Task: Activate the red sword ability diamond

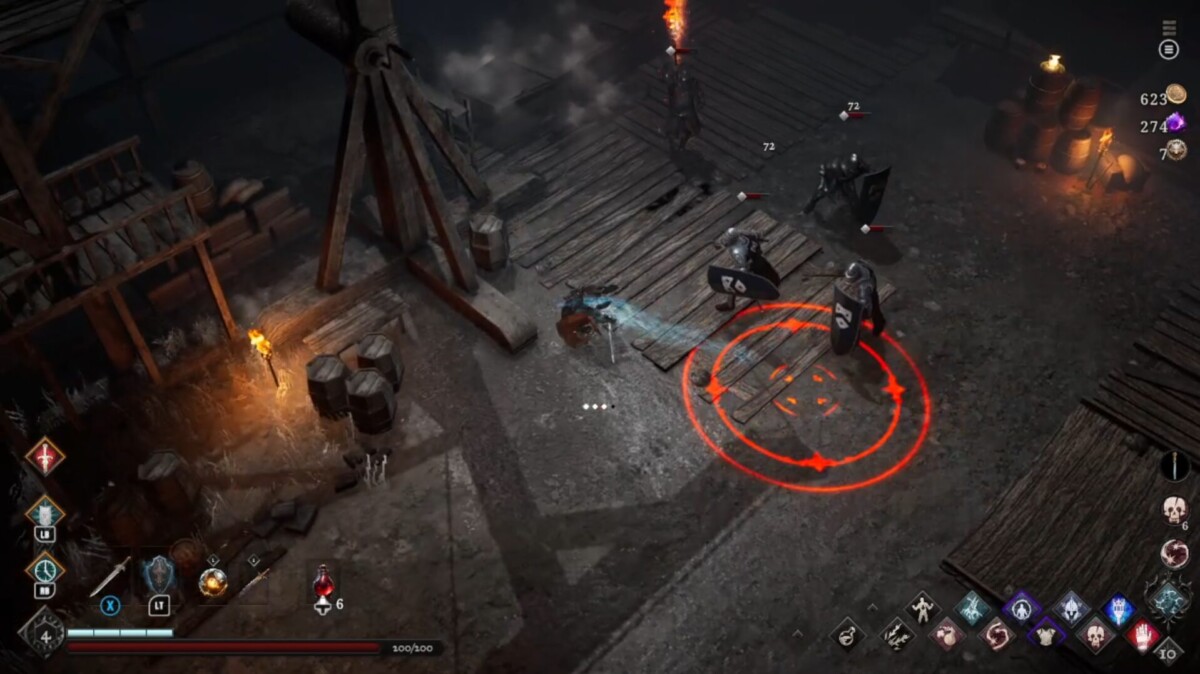Action: [x=45, y=457]
